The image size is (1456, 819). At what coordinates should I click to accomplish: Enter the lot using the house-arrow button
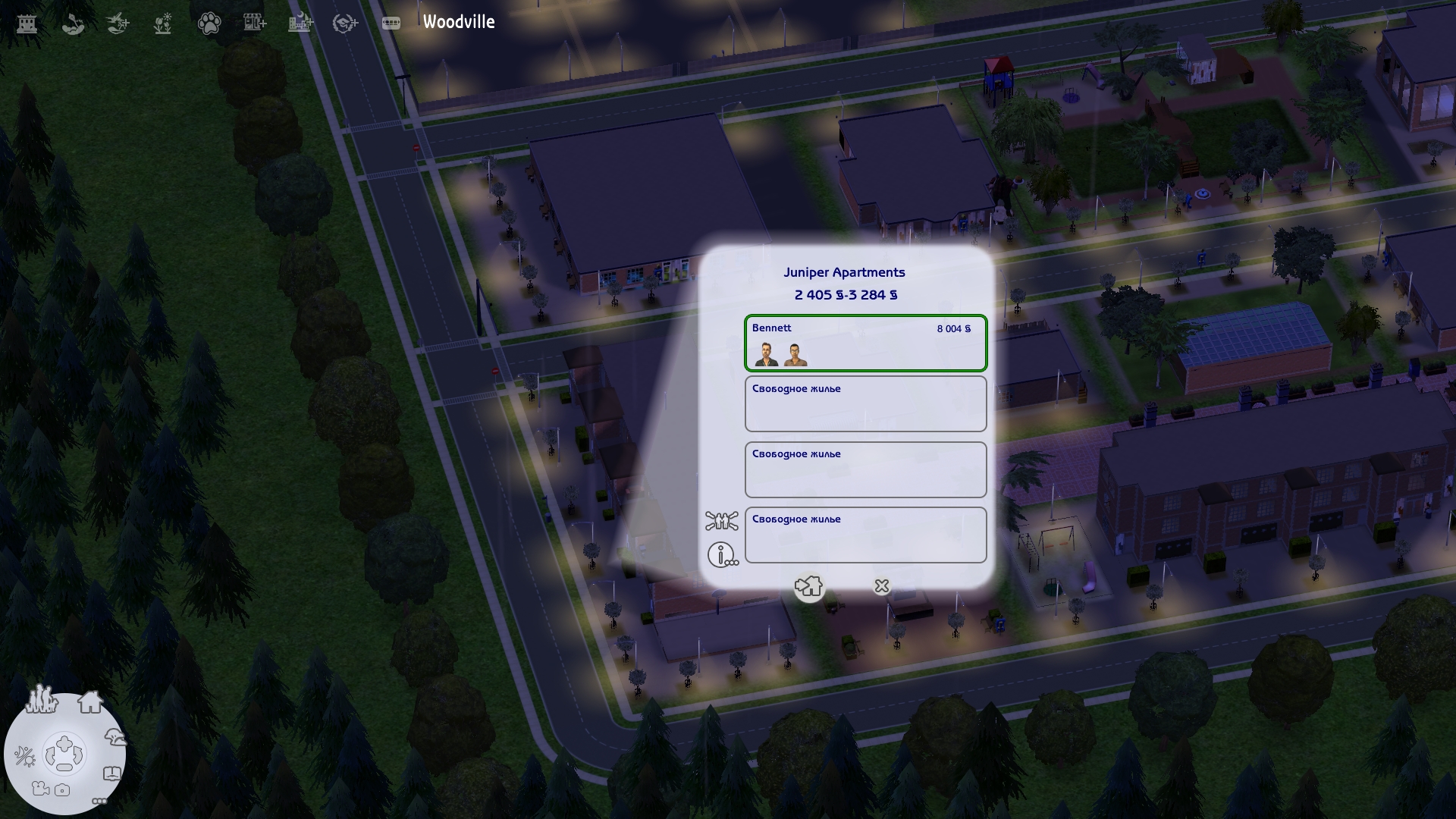(x=809, y=586)
